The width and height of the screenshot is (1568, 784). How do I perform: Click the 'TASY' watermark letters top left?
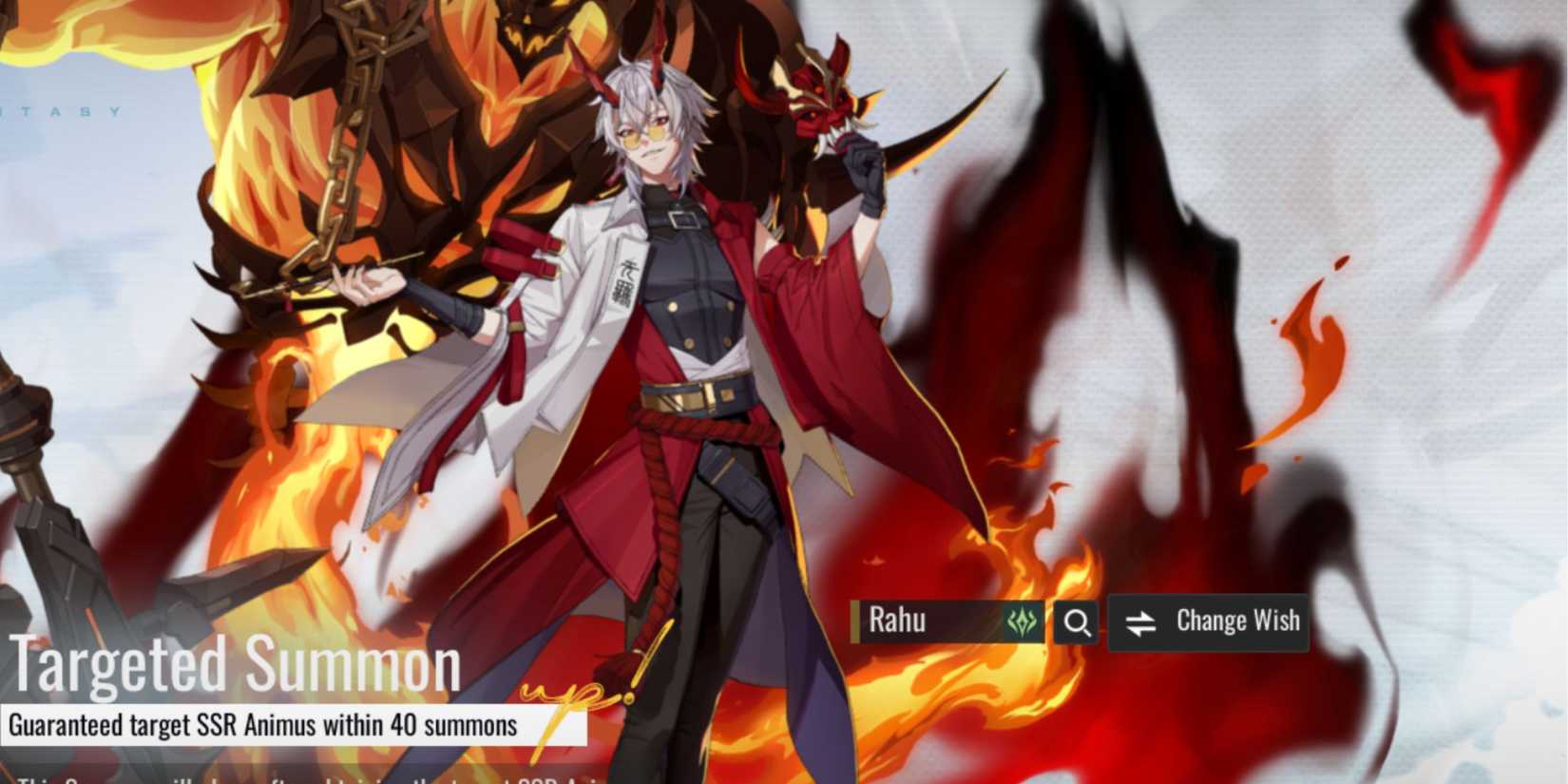pos(62,113)
